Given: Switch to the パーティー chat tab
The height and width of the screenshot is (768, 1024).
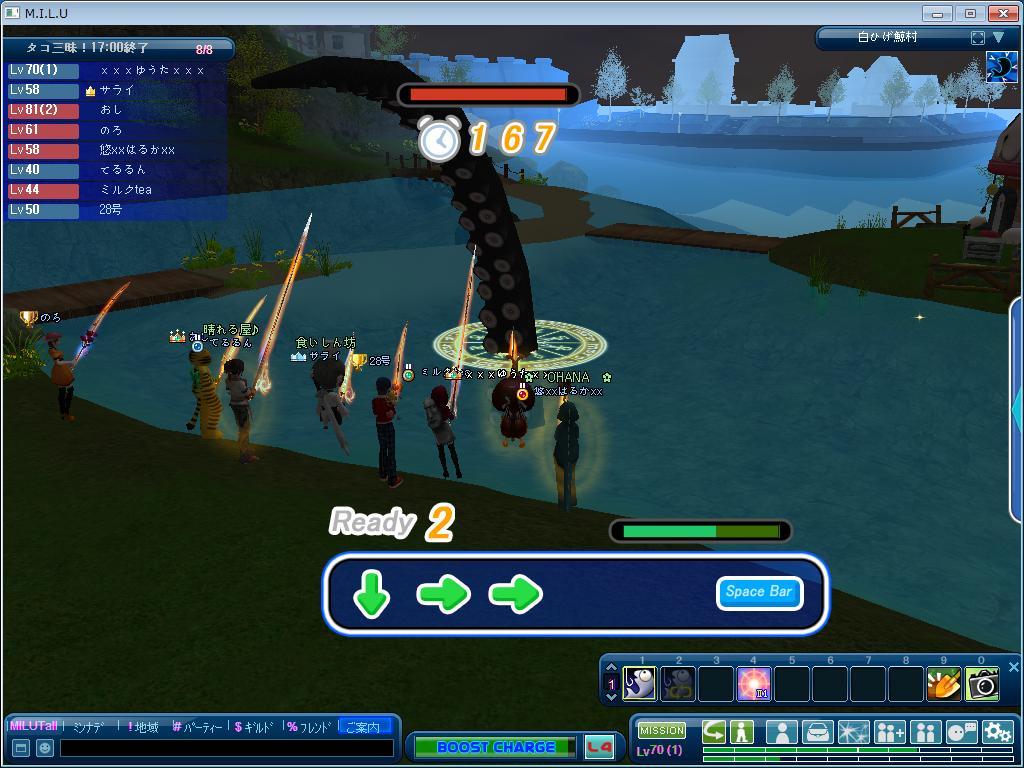Looking at the screenshot, I should [x=196, y=727].
